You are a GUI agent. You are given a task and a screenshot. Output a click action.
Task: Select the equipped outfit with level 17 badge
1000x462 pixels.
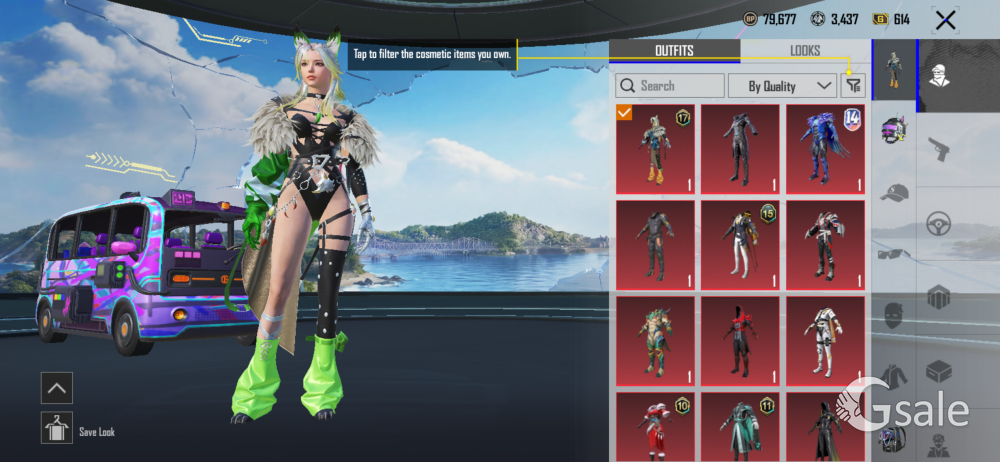655,149
